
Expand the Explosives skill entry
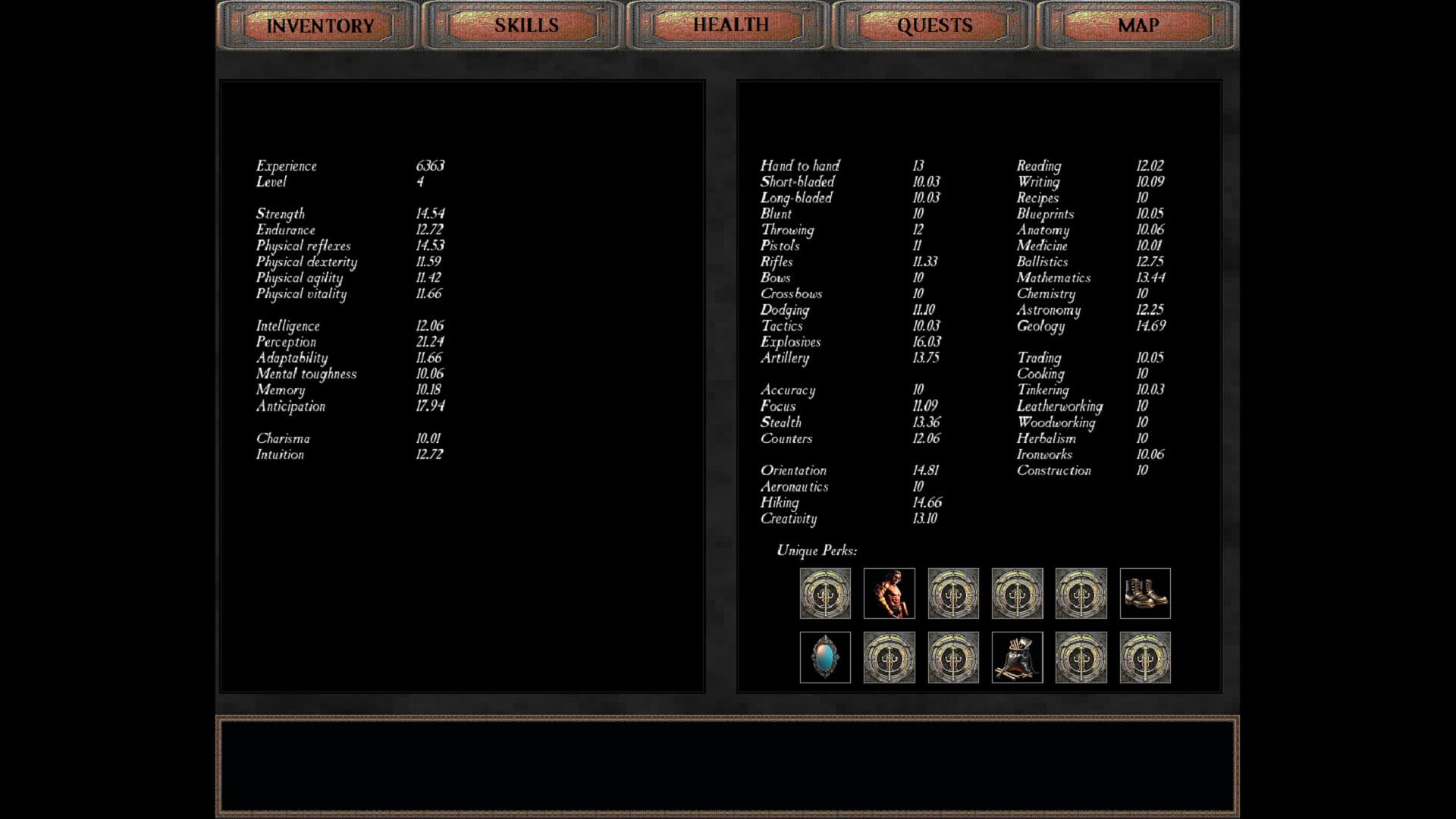pos(790,342)
